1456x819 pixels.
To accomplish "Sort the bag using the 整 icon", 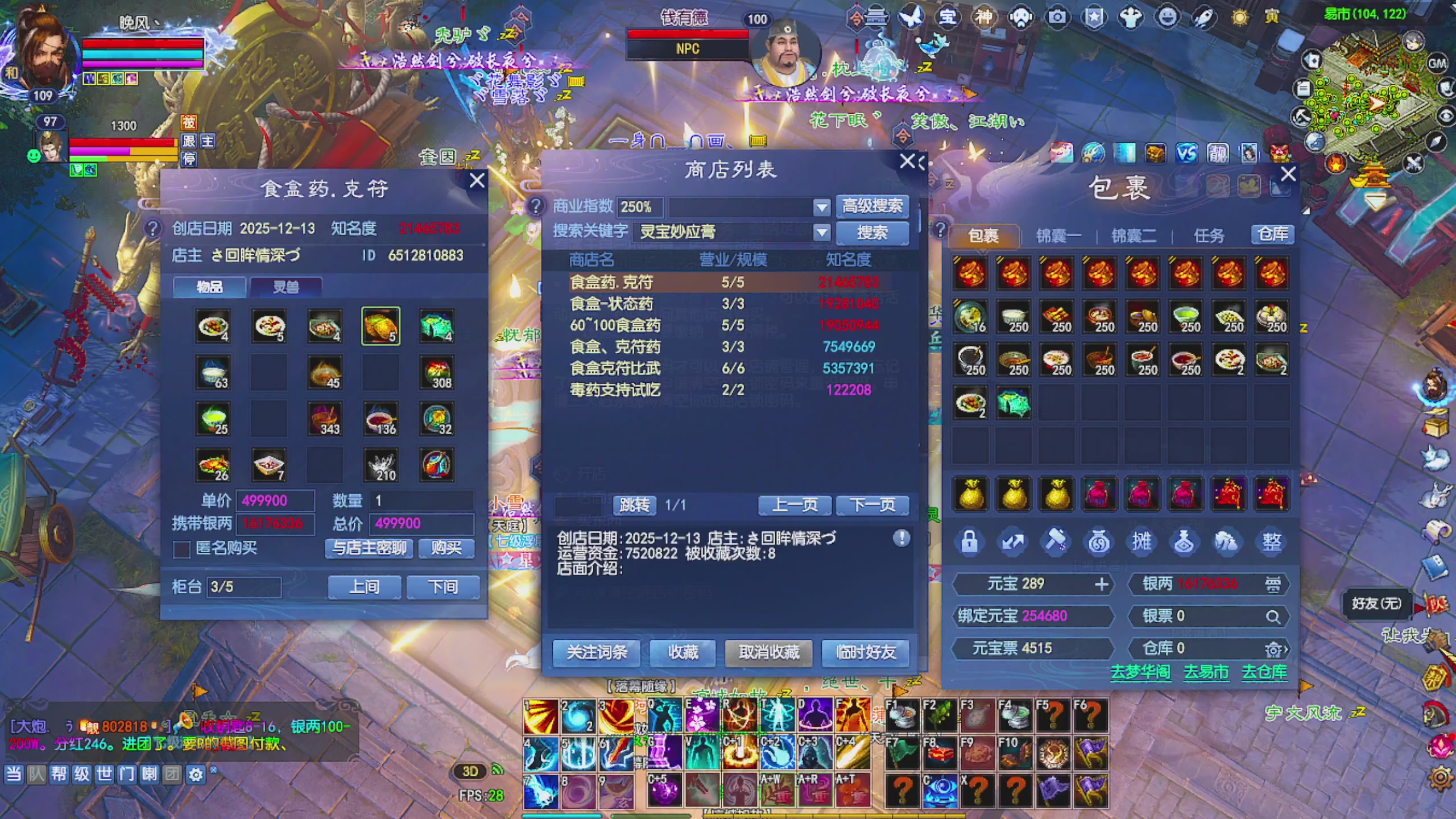I will [1272, 541].
